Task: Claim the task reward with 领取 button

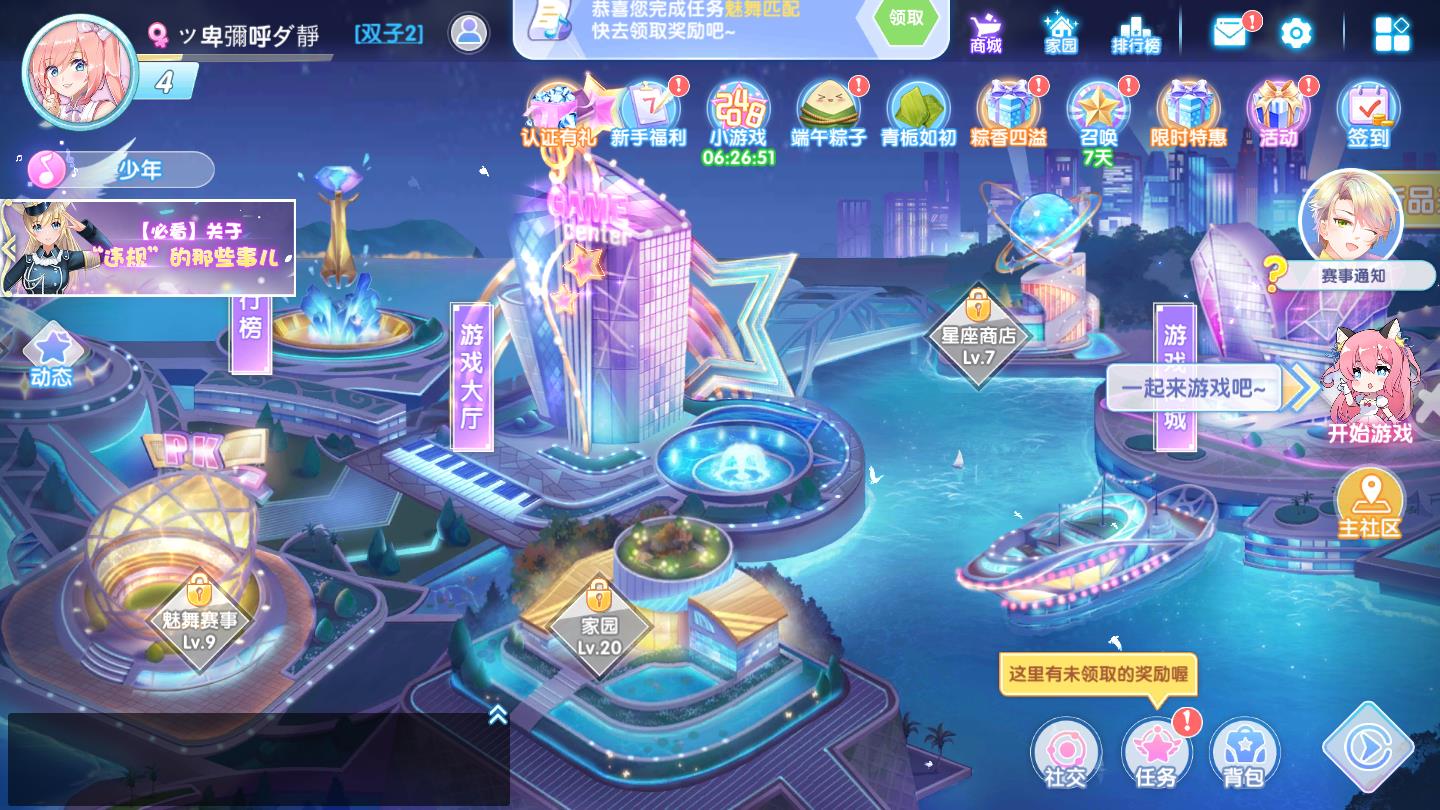Action: [906, 19]
